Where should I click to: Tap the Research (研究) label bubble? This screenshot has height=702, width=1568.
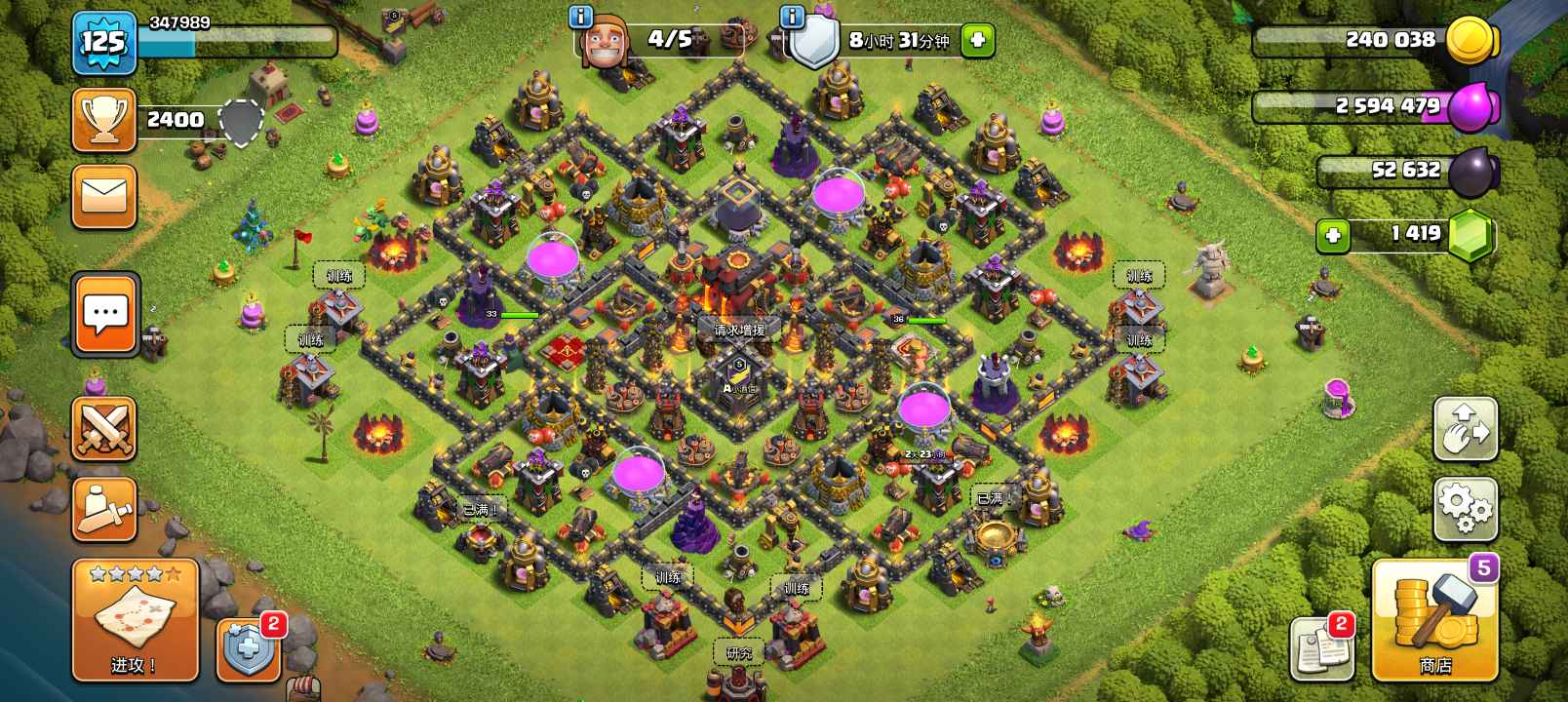coord(738,653)
